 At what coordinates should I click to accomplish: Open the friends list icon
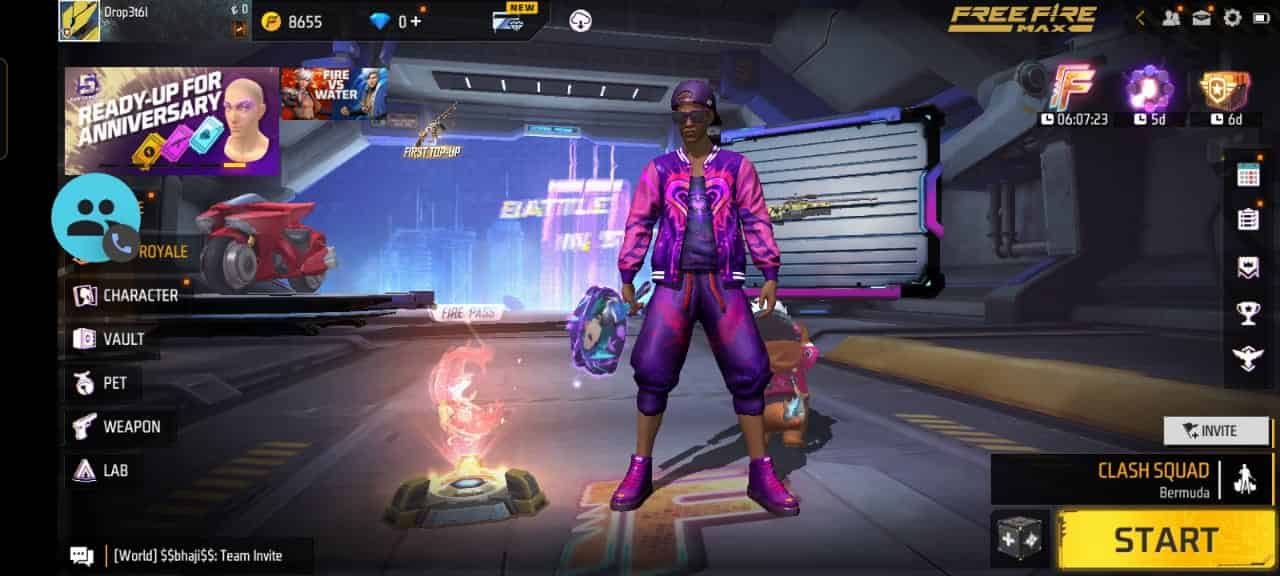(1171, 18)
